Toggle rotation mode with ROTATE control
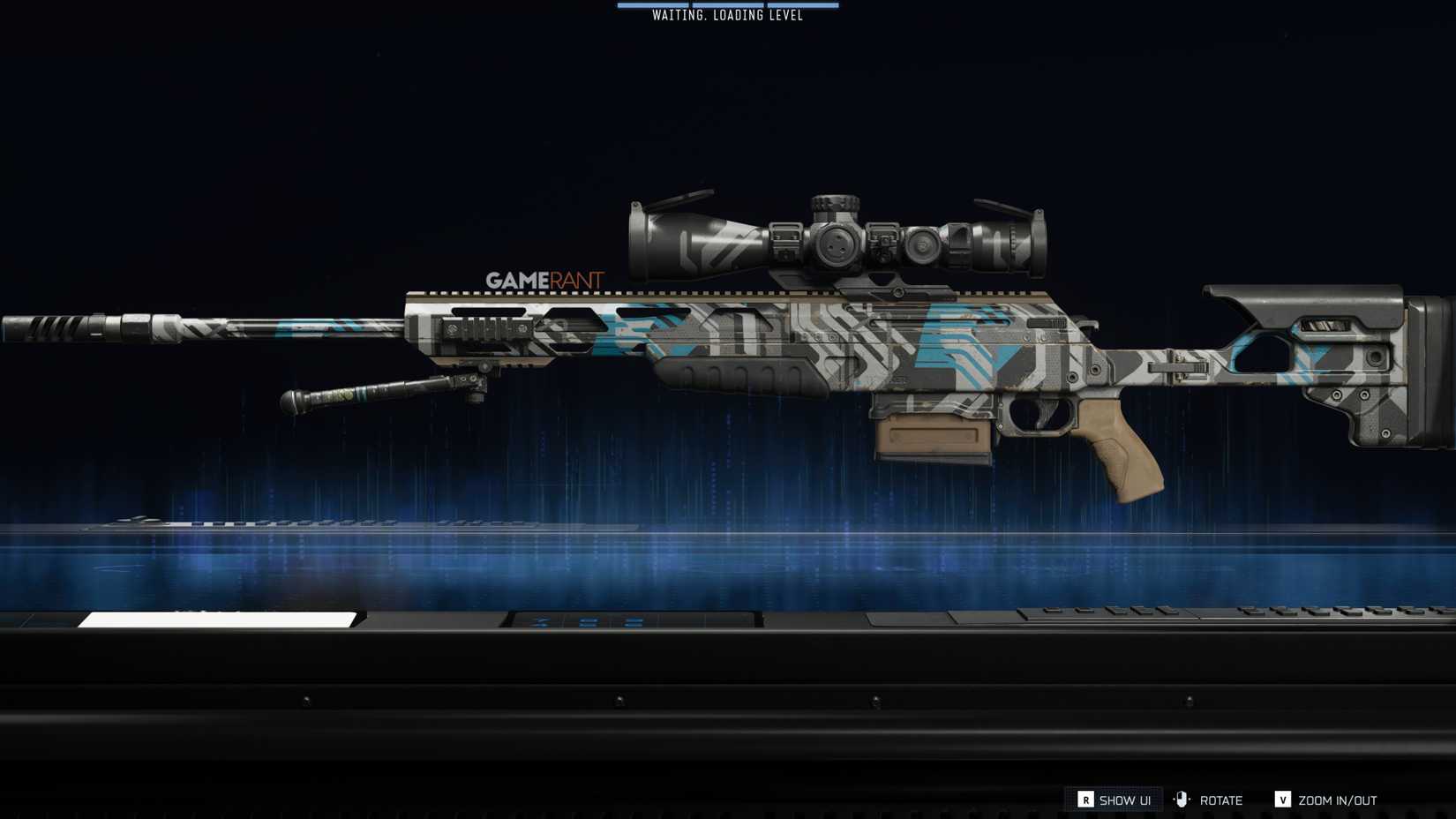 (1222, 800)
